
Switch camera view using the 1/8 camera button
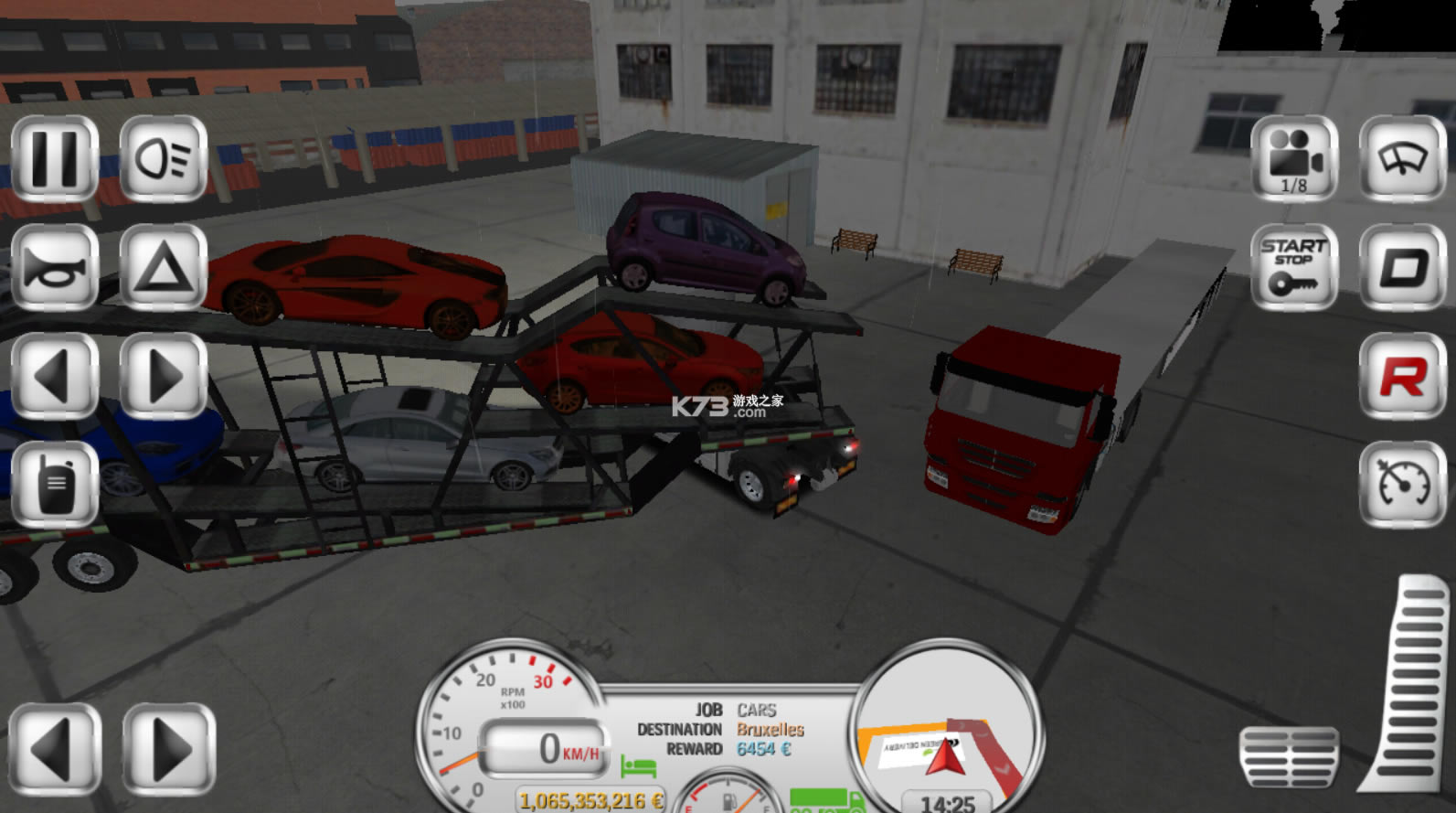(1294, 158)
